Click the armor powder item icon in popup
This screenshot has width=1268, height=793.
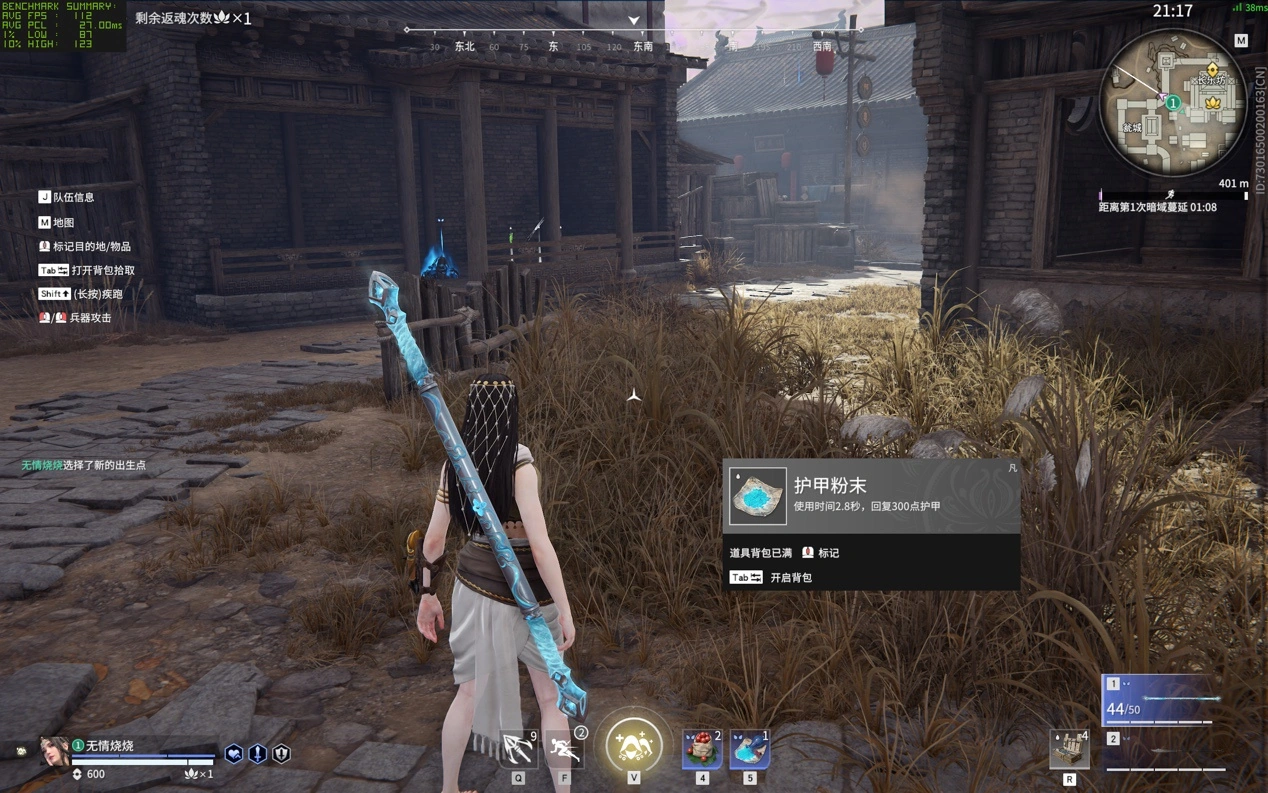[x=757, y=496]
